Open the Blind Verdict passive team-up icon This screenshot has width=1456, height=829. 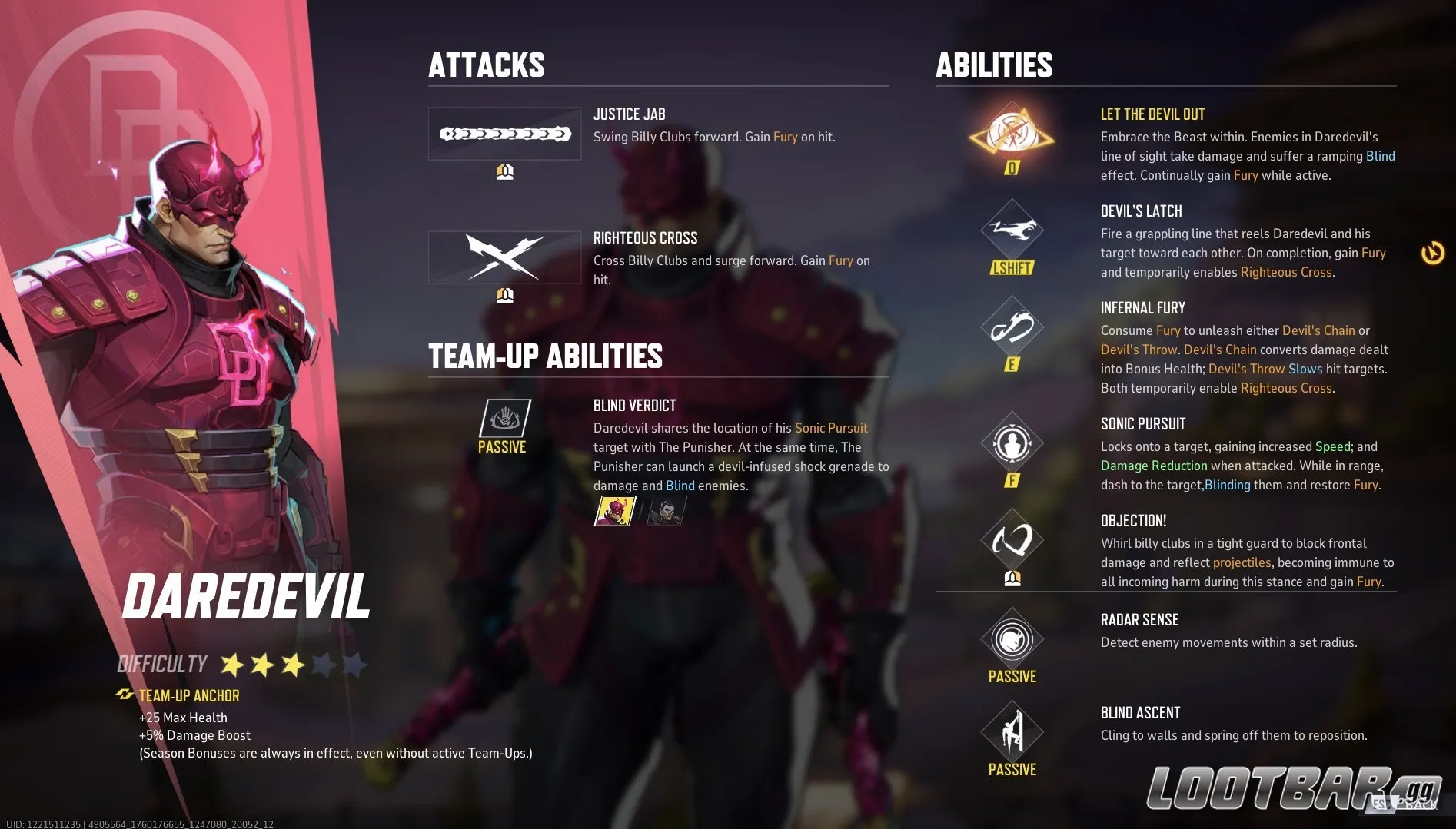[x=504, y=417]
